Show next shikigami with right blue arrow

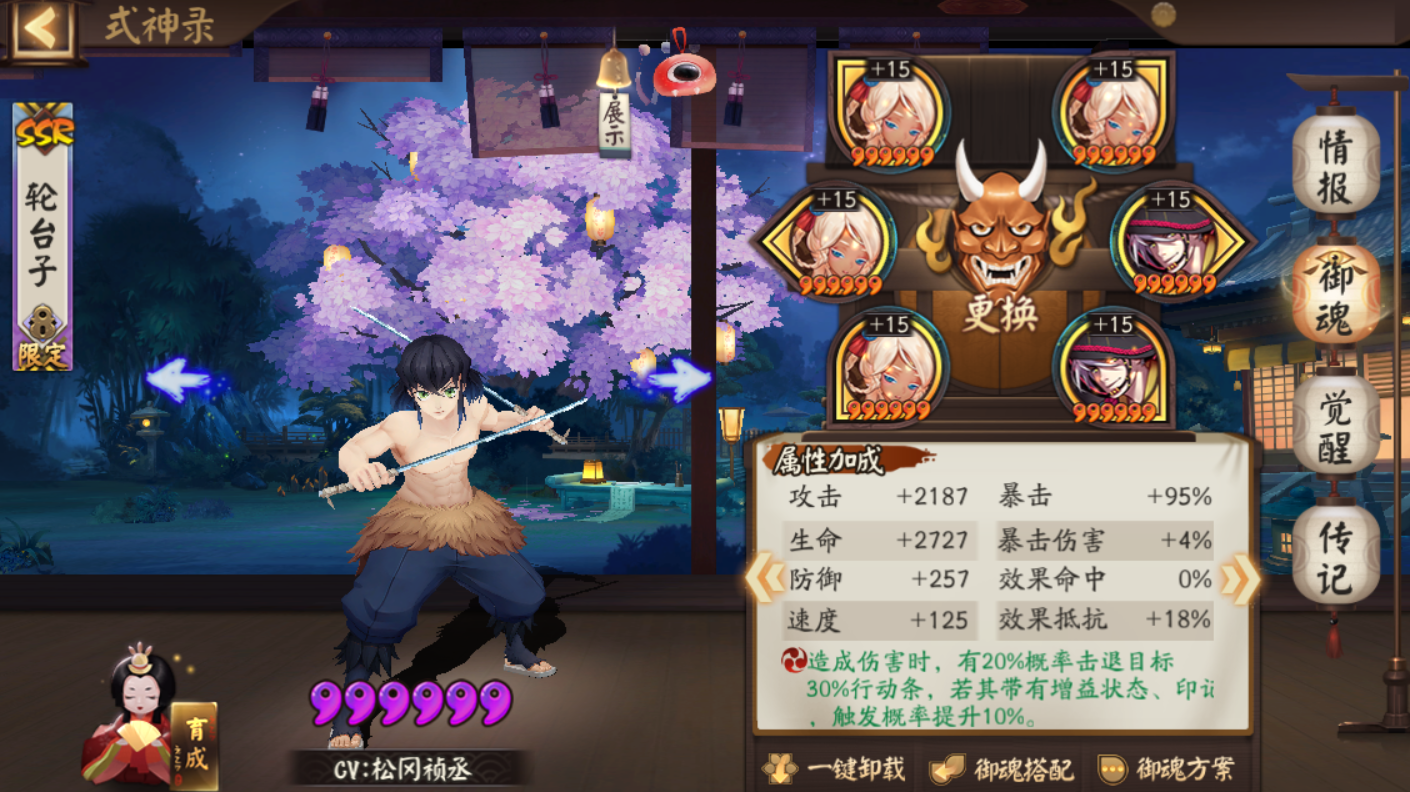680,380
